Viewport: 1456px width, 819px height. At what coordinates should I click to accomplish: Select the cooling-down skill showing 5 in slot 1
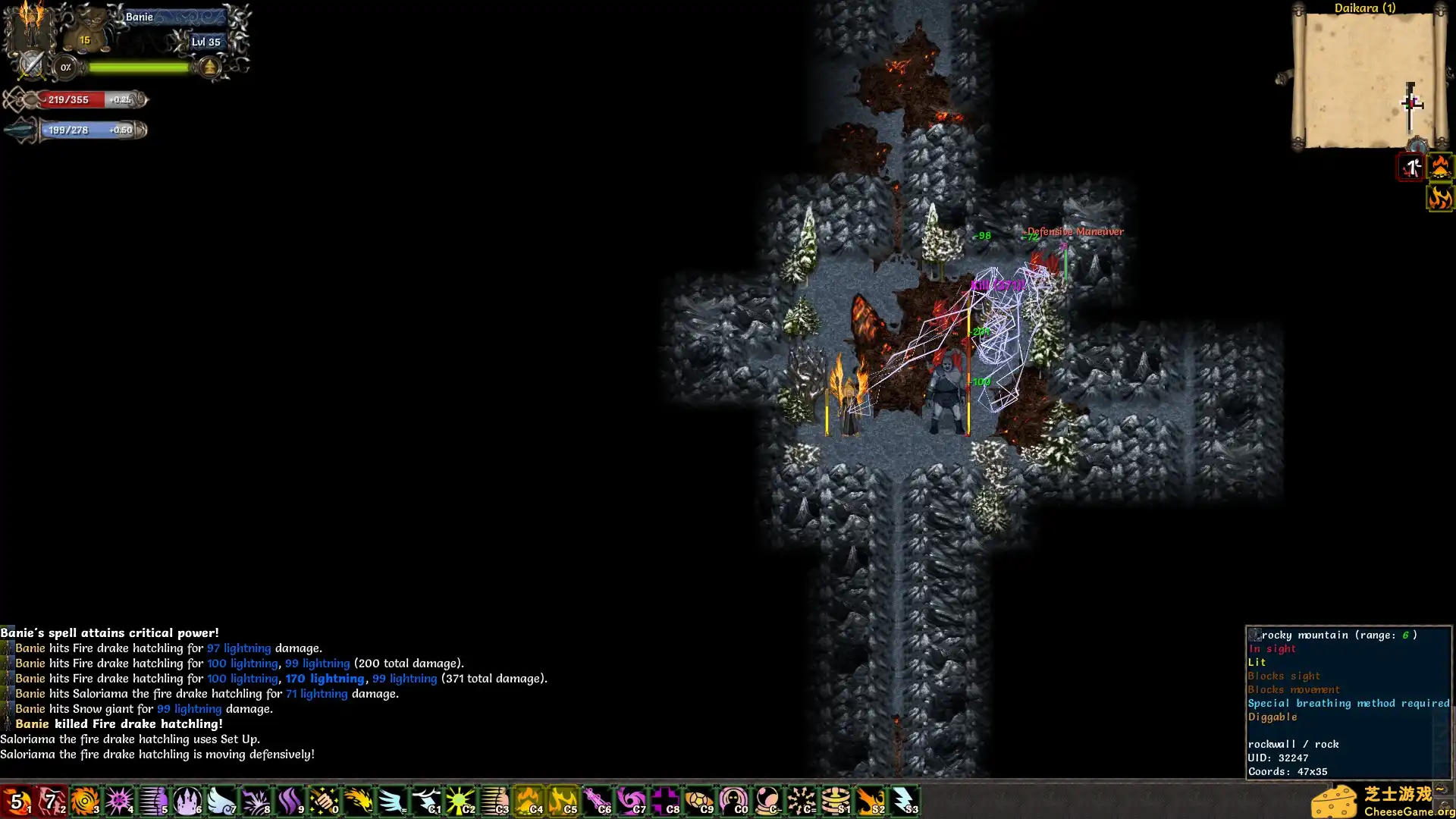pyautogui.click(x=17, y=801)
